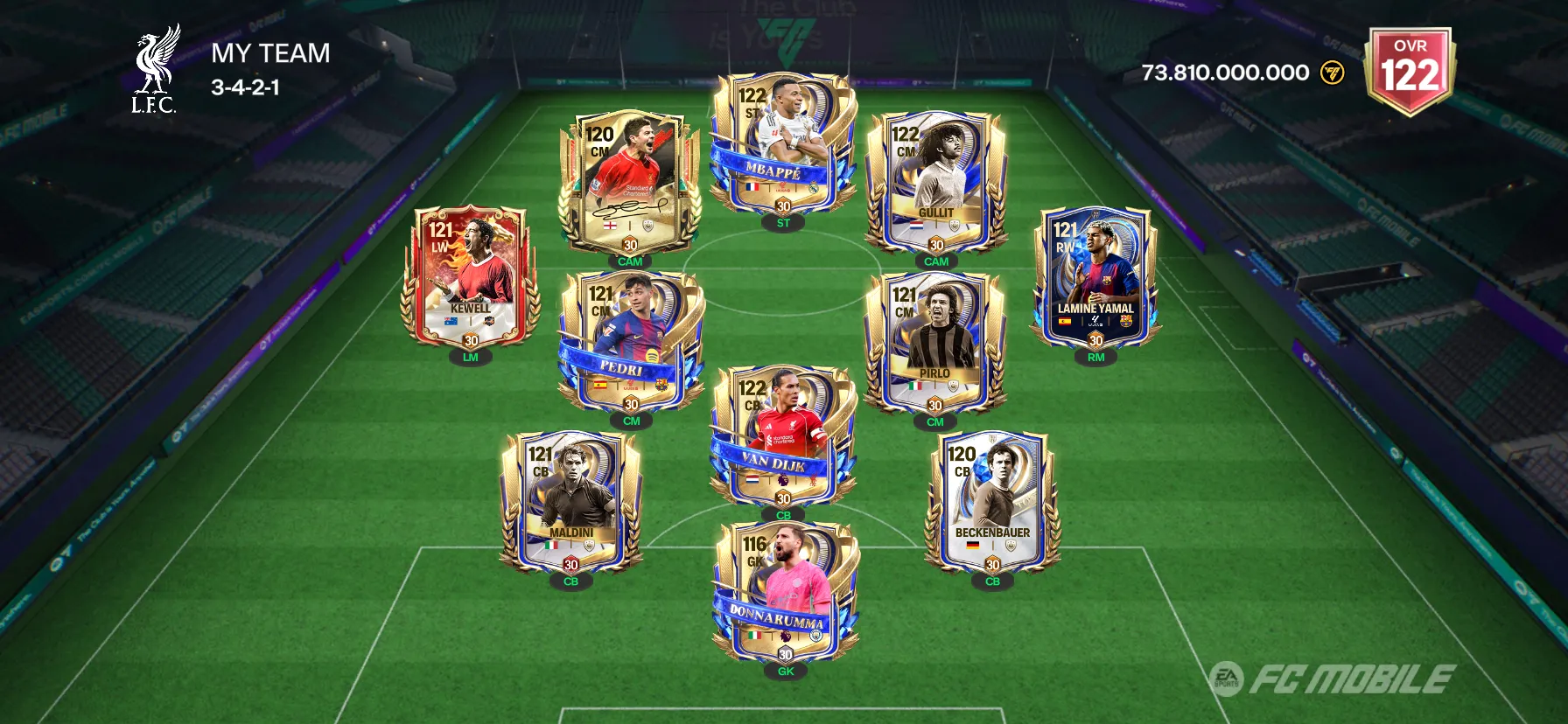Pick the Gullit 122 card
The image size is (1568, 724).
point(935,181)
